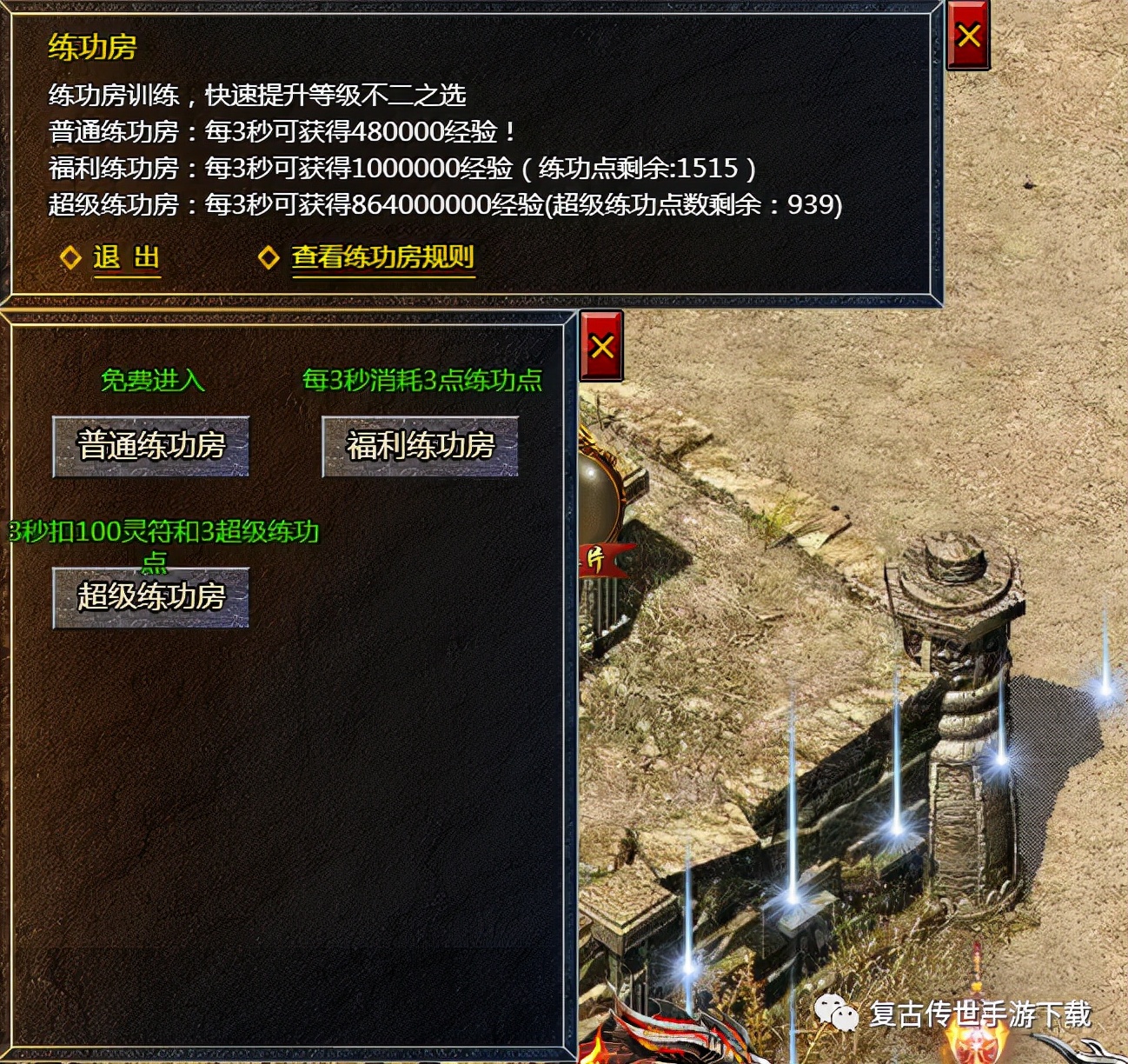Click the red seal banner in the game scene
Viewport: 1128px width, 1064px height.
[x=602, y=561]
